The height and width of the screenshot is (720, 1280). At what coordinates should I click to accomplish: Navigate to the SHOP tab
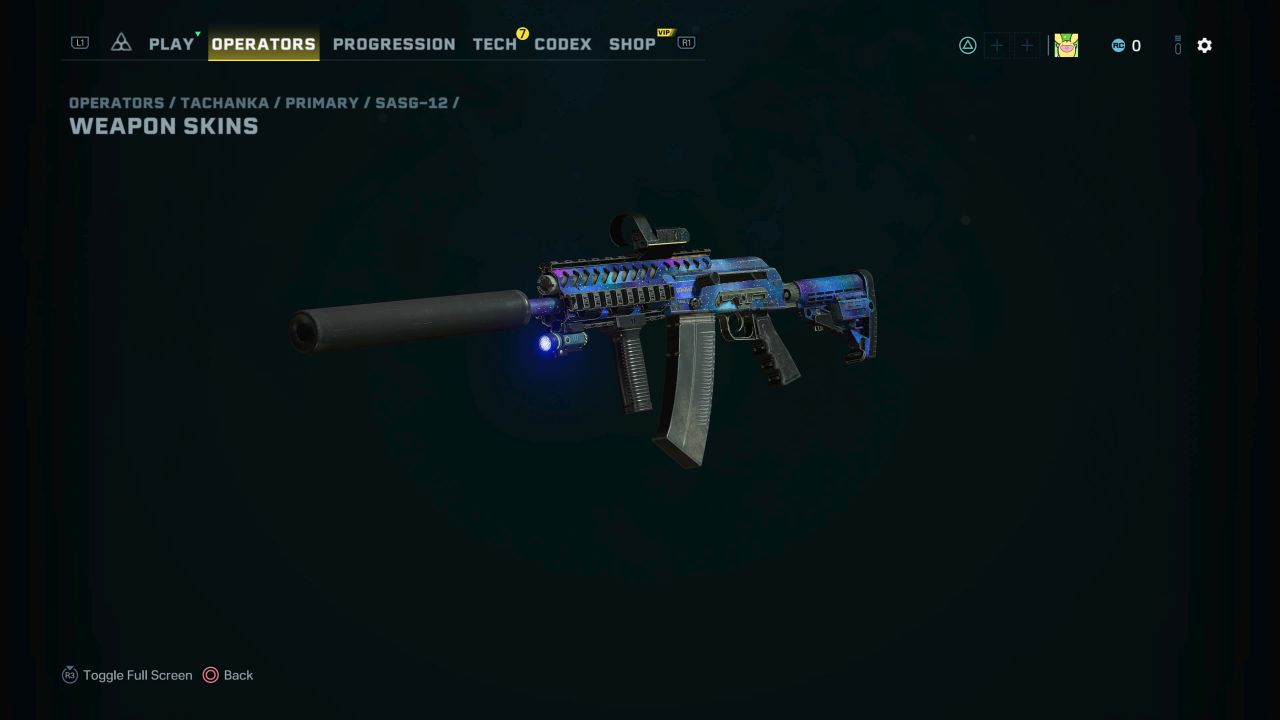point(632,44)
